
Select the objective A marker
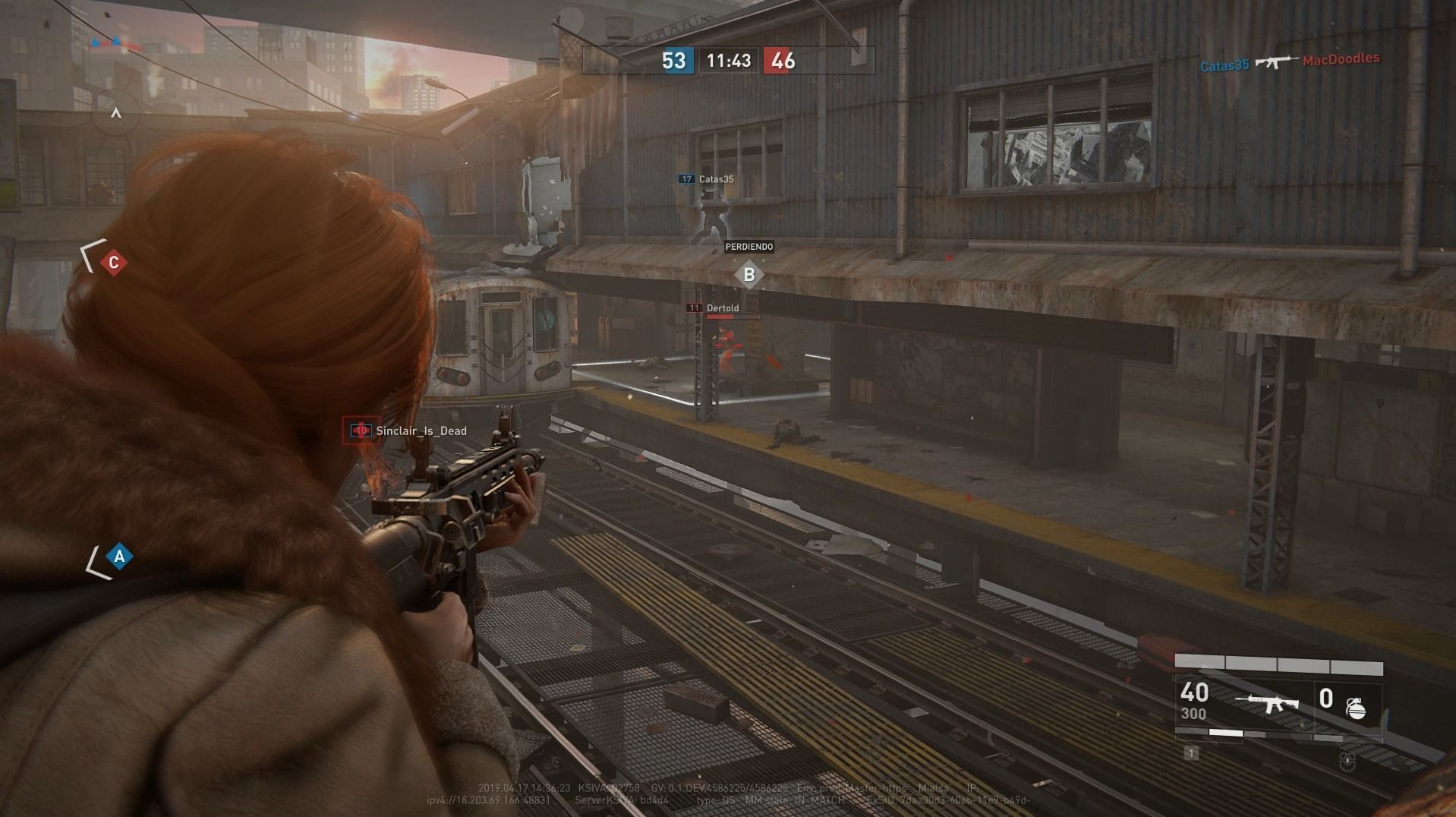pyautogui.click(x=119, y=557)
